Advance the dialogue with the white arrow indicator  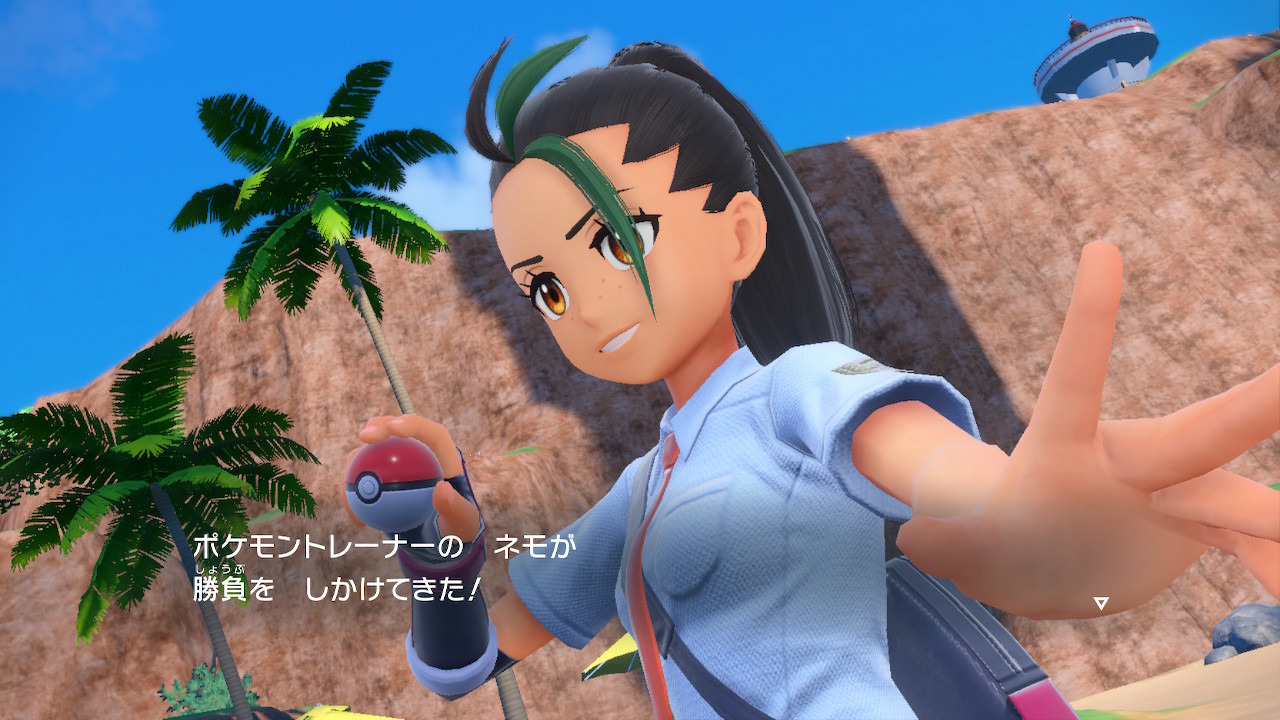[1100, 603]
